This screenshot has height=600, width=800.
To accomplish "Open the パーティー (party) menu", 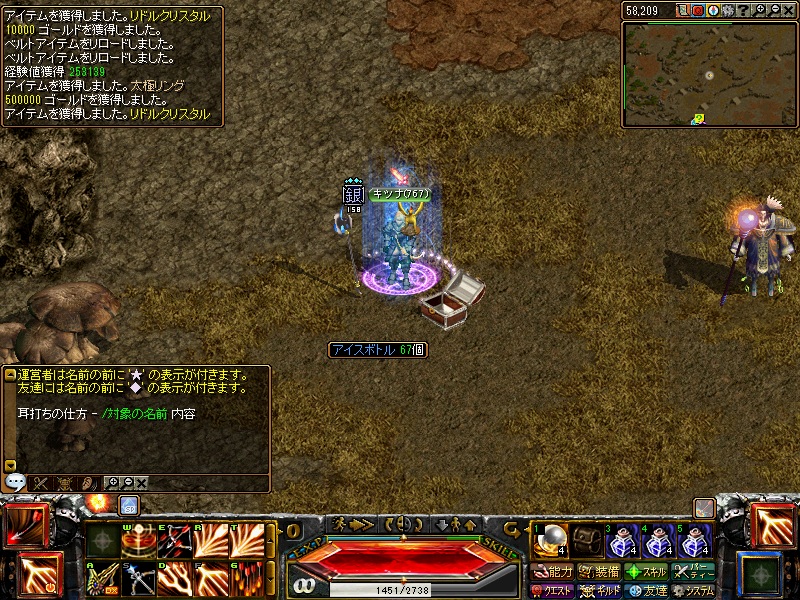I will coord(692,572).
